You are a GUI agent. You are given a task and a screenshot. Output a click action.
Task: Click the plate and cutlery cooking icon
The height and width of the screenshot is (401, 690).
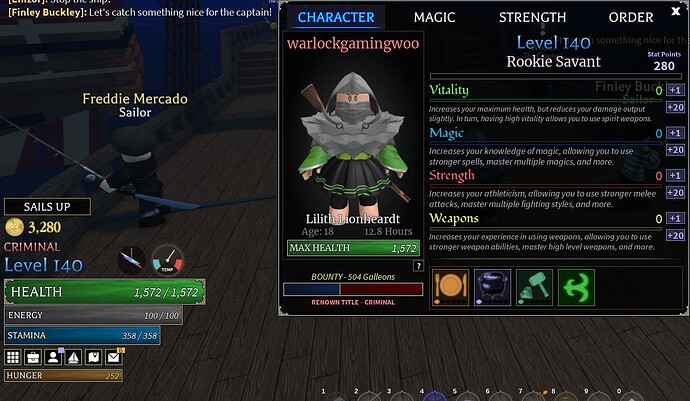450,286
